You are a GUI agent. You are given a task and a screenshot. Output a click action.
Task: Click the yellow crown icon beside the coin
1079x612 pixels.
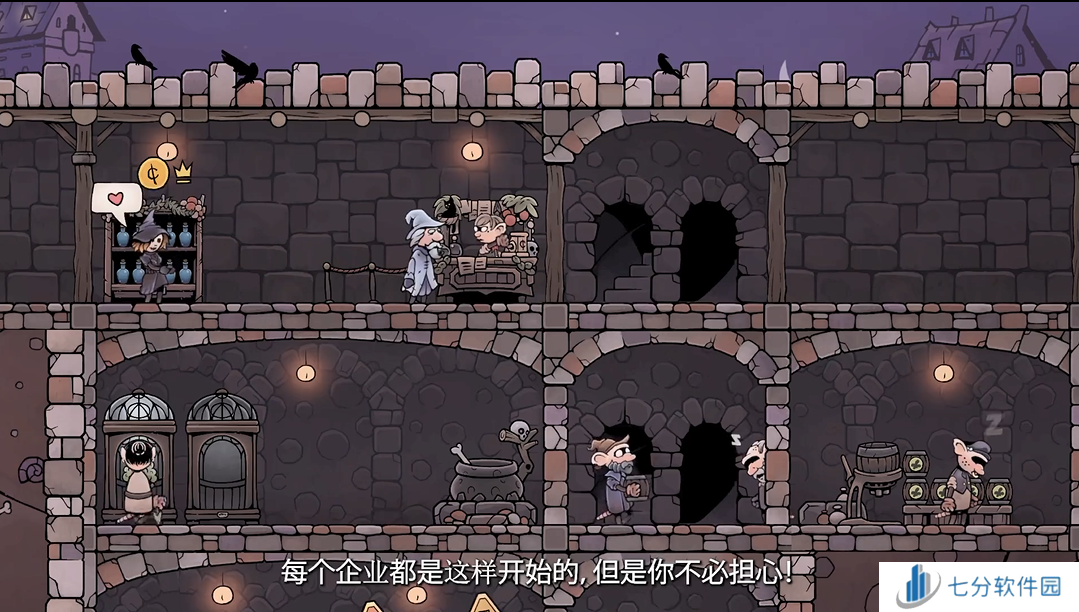183,172
